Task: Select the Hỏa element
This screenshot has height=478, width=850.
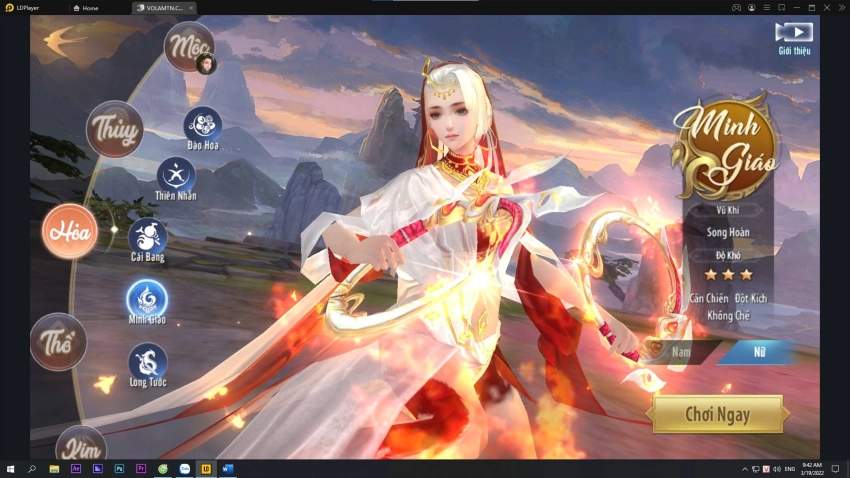Action: pyautogui.click(x=70, y=232)
